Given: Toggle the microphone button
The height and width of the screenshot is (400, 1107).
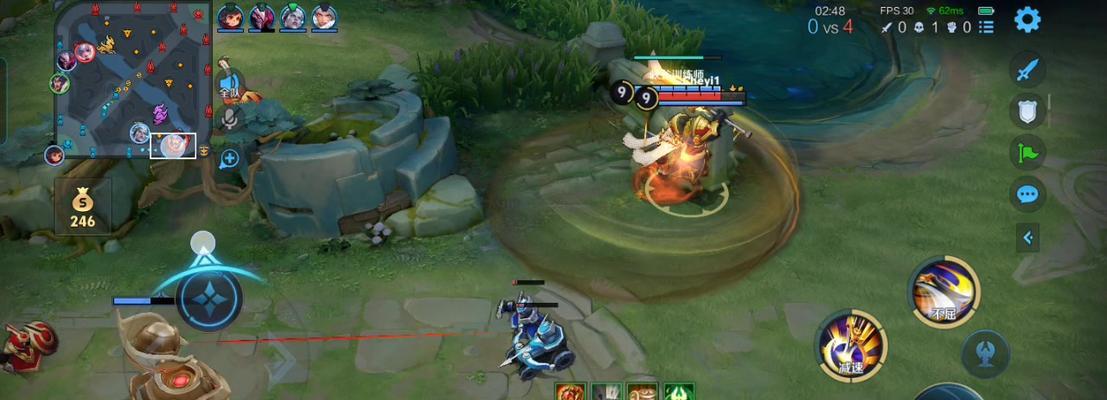Looking at the screenshot, I should pos(231,120).
